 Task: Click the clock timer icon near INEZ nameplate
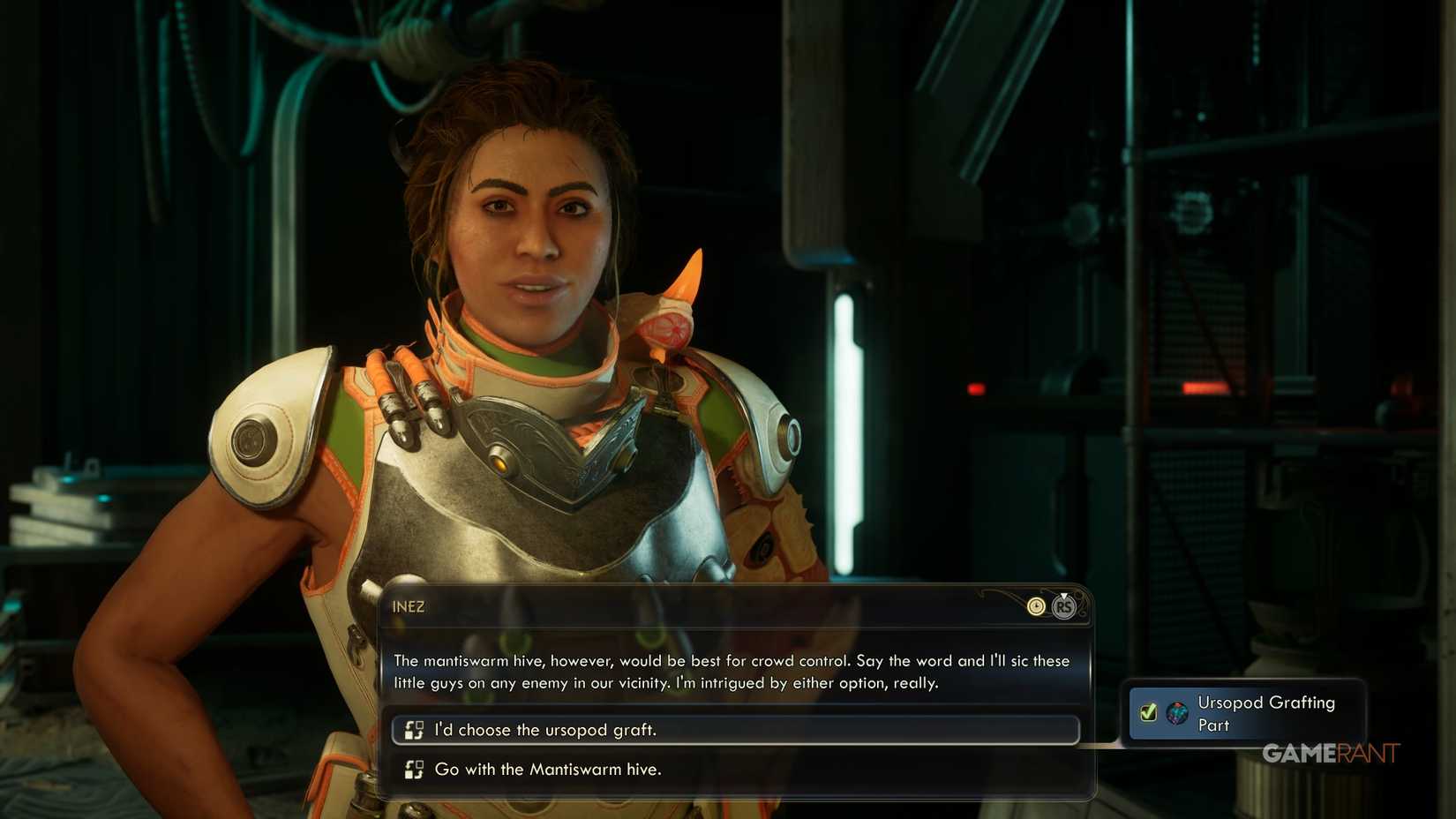(x=1037, y=607)
